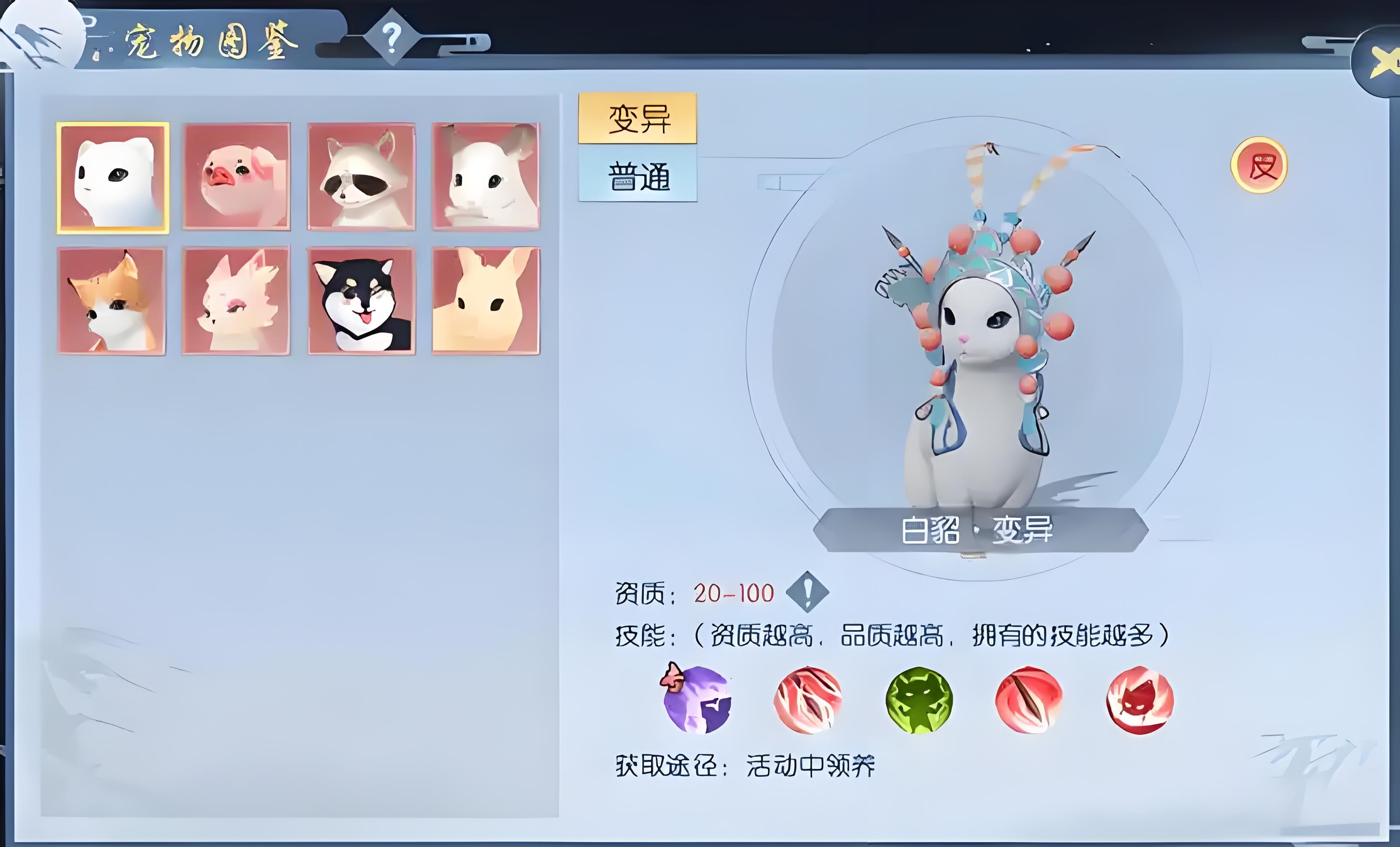This screenshot has height=847, width=1400.
Task: Select the orange fox pet portrait
Action: point(111,301)
